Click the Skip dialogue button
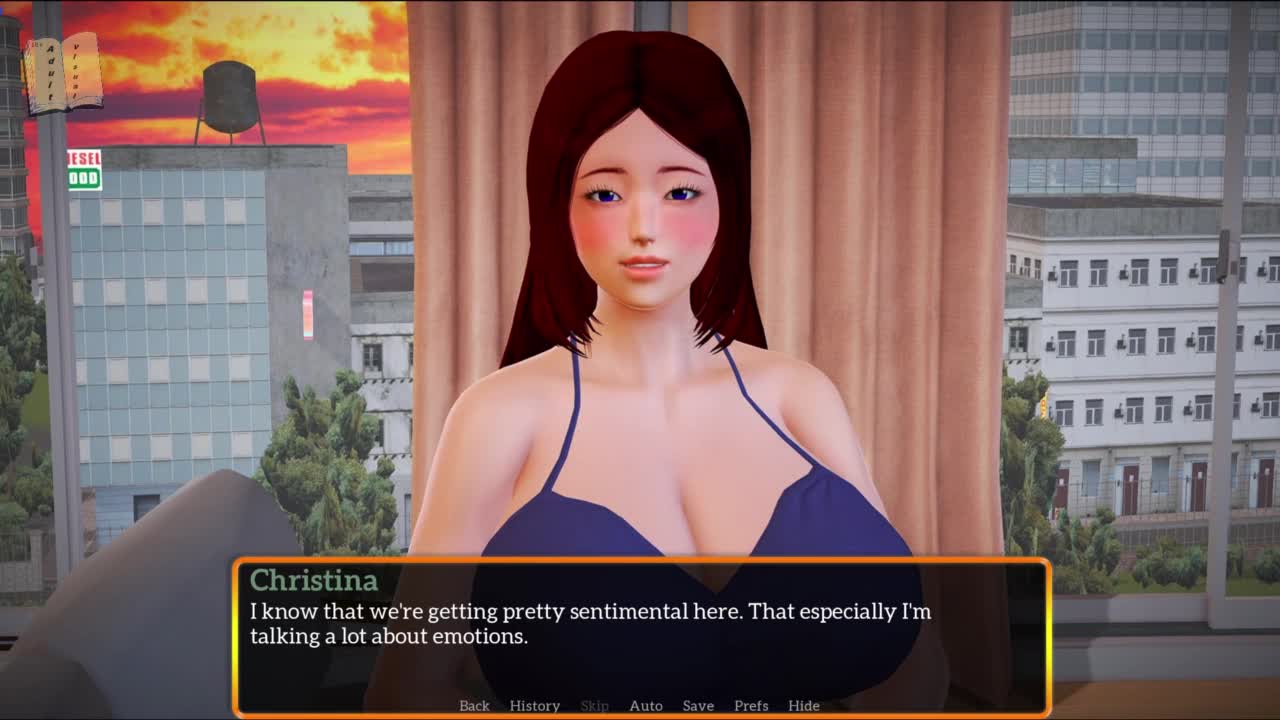Viewport: 1280px width, 720px height. coord(594,705)
